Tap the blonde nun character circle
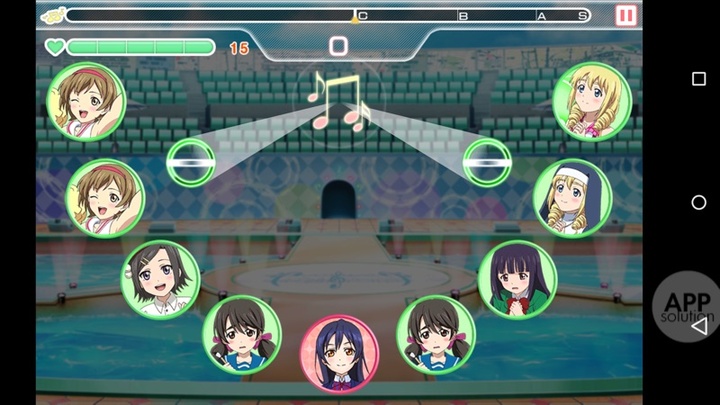 point(572,198)
